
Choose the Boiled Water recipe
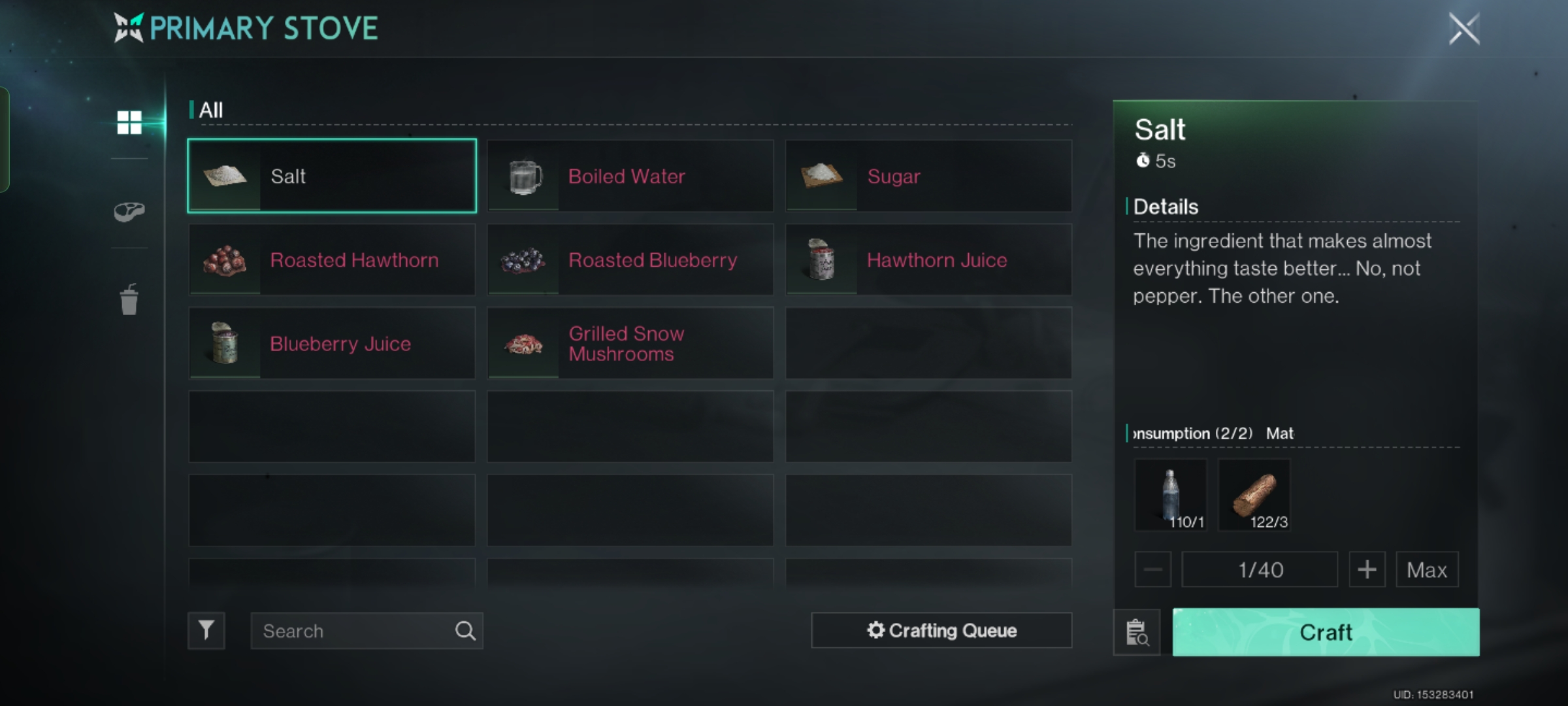pos(630,176)
